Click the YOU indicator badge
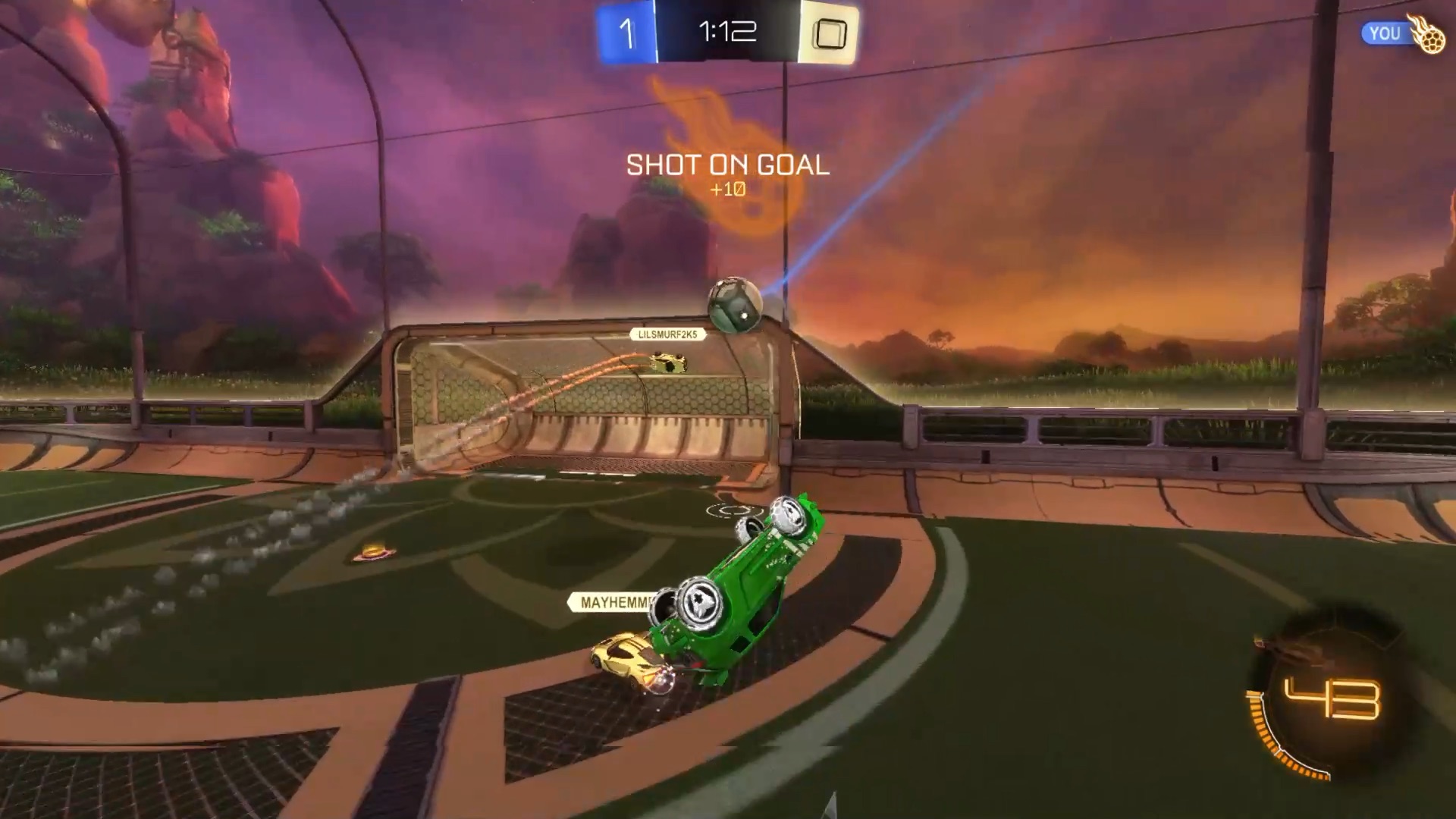Image resolution: width=1456 pixels, height=819 pixels. (1386, 33)
